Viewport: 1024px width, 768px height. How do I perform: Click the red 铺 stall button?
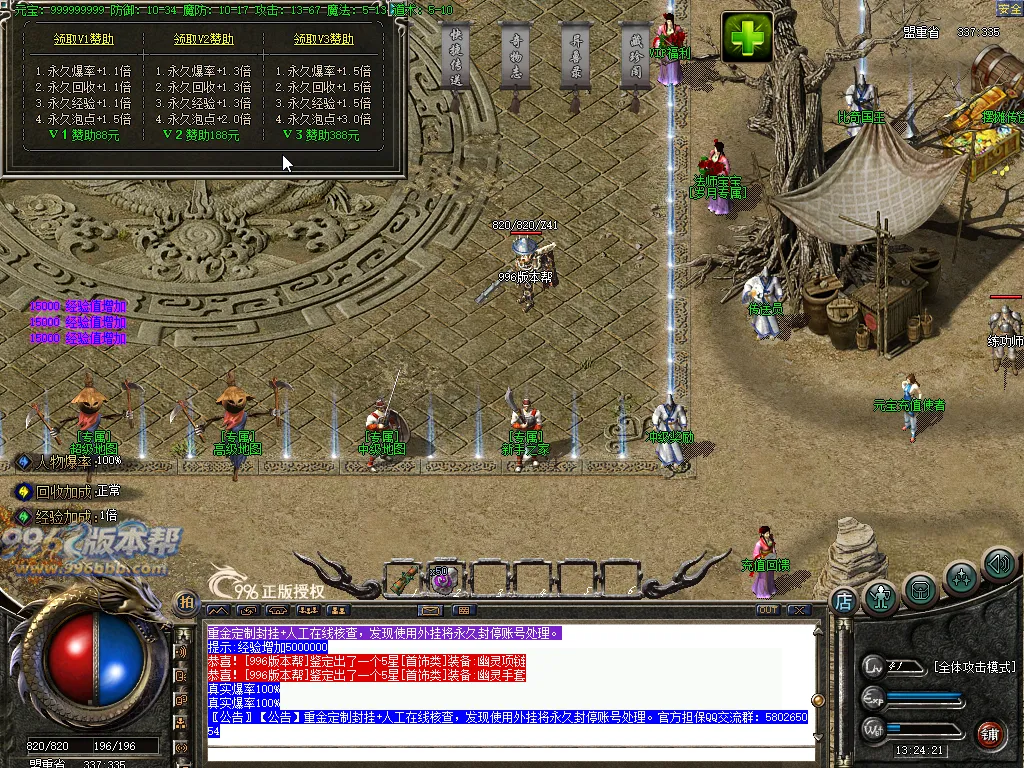coord(990,733)
